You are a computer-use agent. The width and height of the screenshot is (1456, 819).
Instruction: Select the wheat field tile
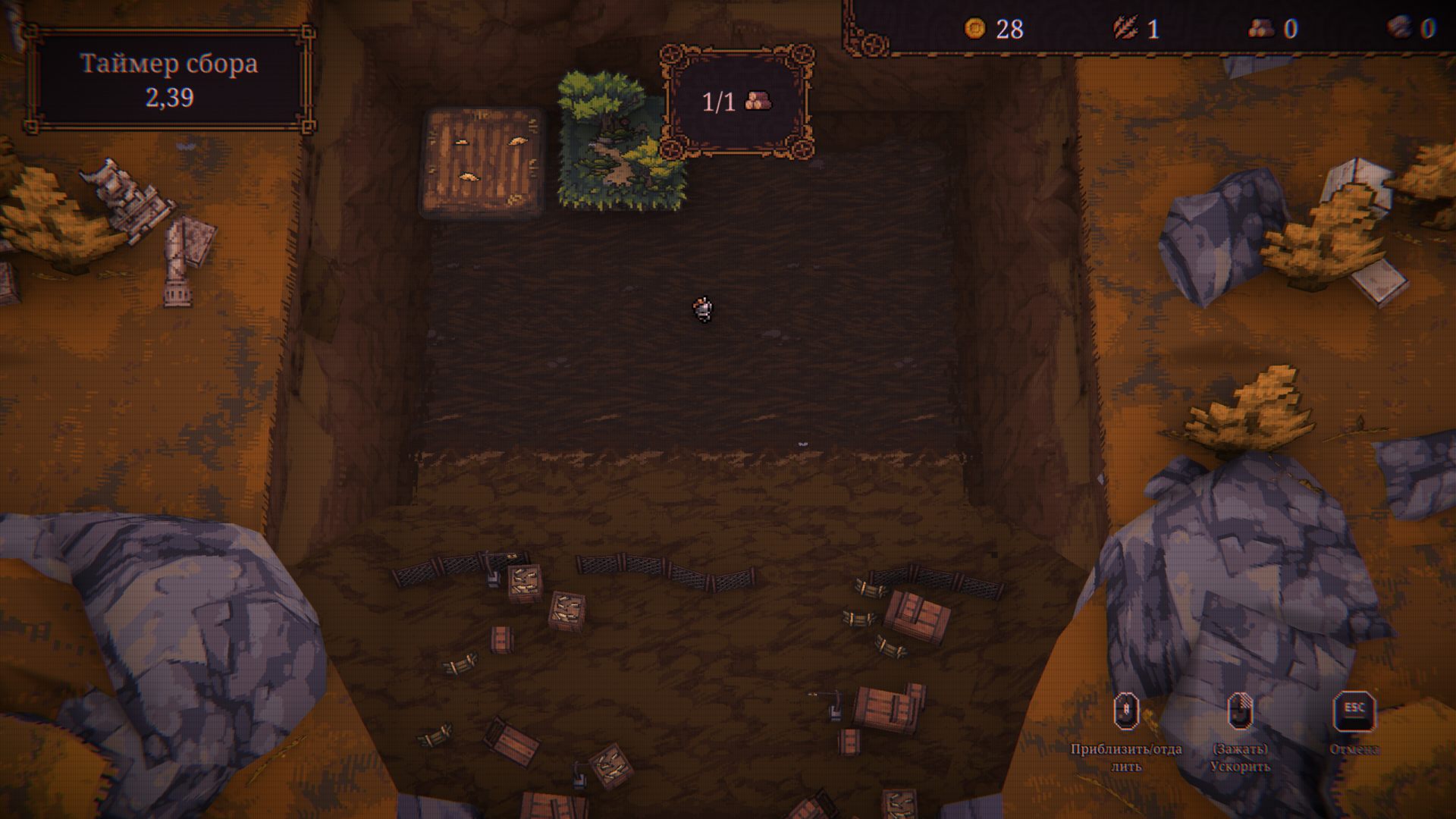(x=482, y=162)
